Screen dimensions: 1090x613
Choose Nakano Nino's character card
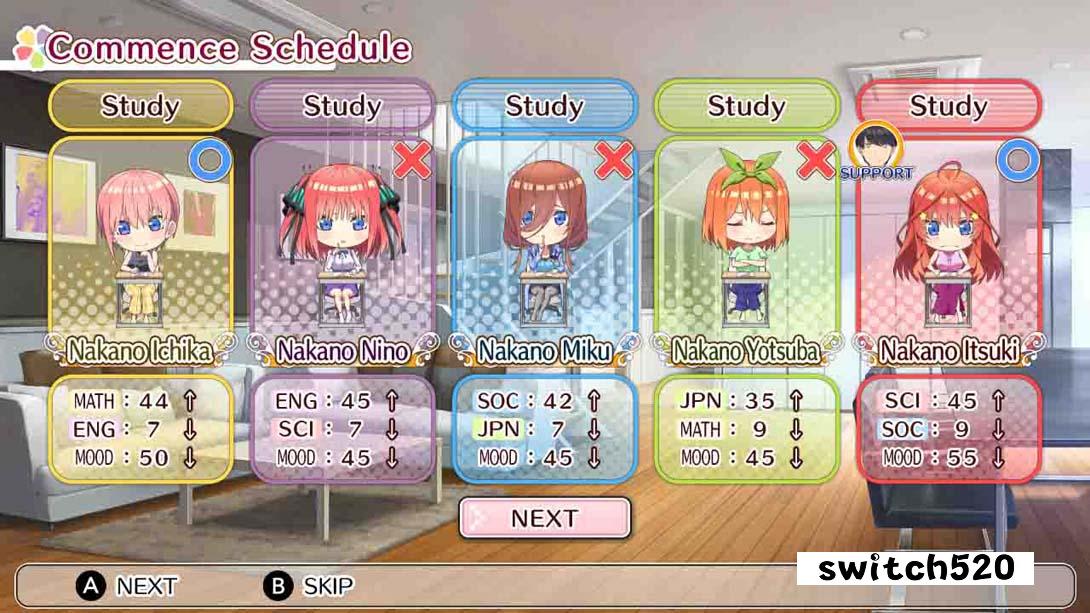click(x=342, y=245)
